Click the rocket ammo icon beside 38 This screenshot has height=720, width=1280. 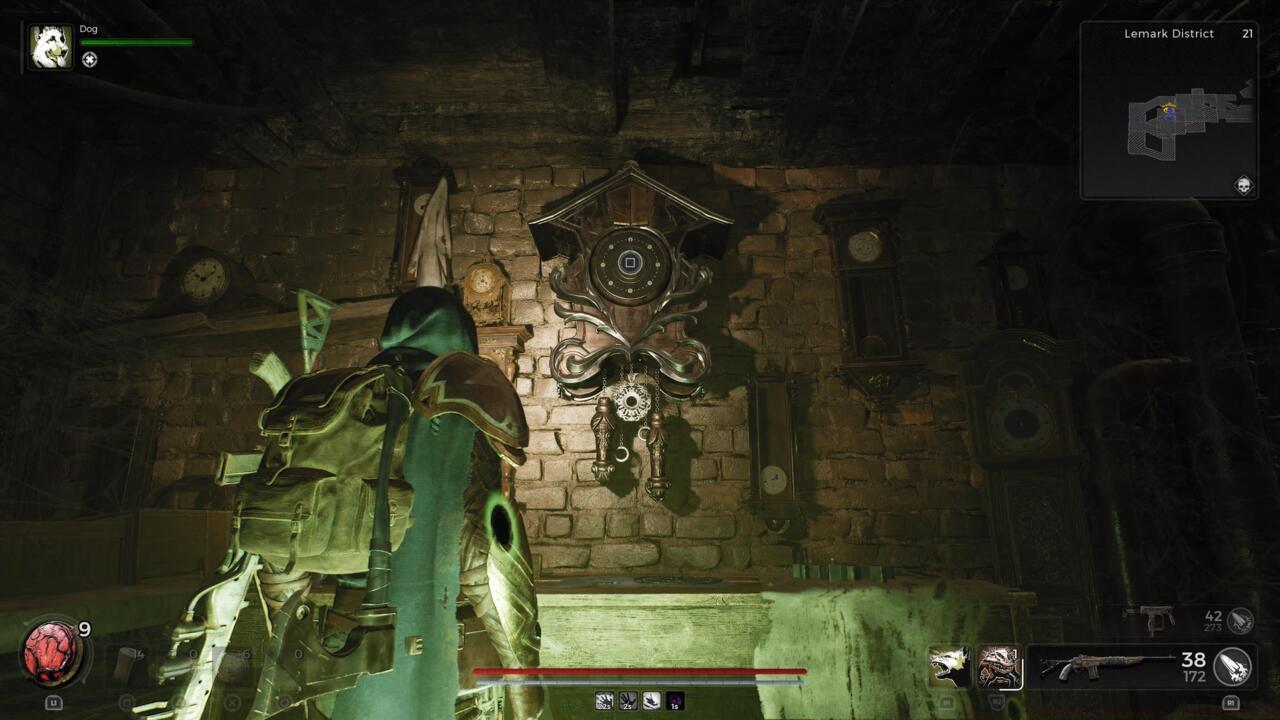pos(1232,666)
